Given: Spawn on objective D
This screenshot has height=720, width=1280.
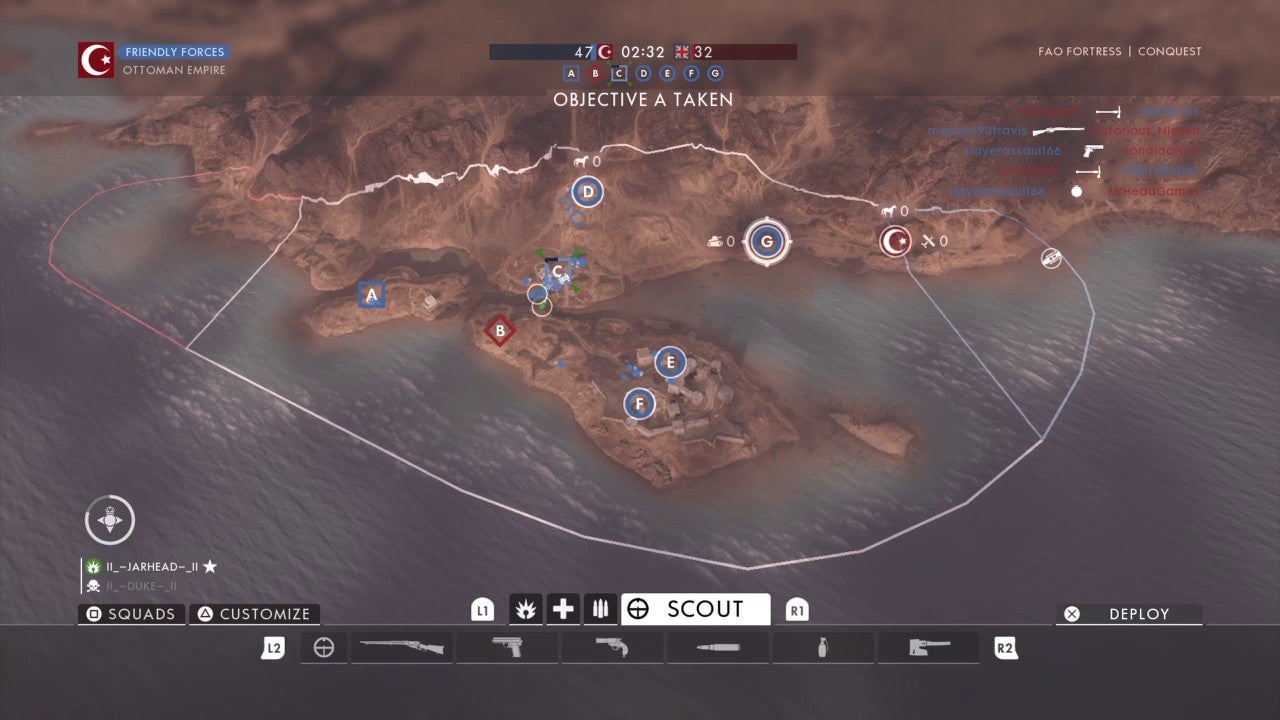Looking at the screenshot, I should pyautogui.click(x=588, y=192).
